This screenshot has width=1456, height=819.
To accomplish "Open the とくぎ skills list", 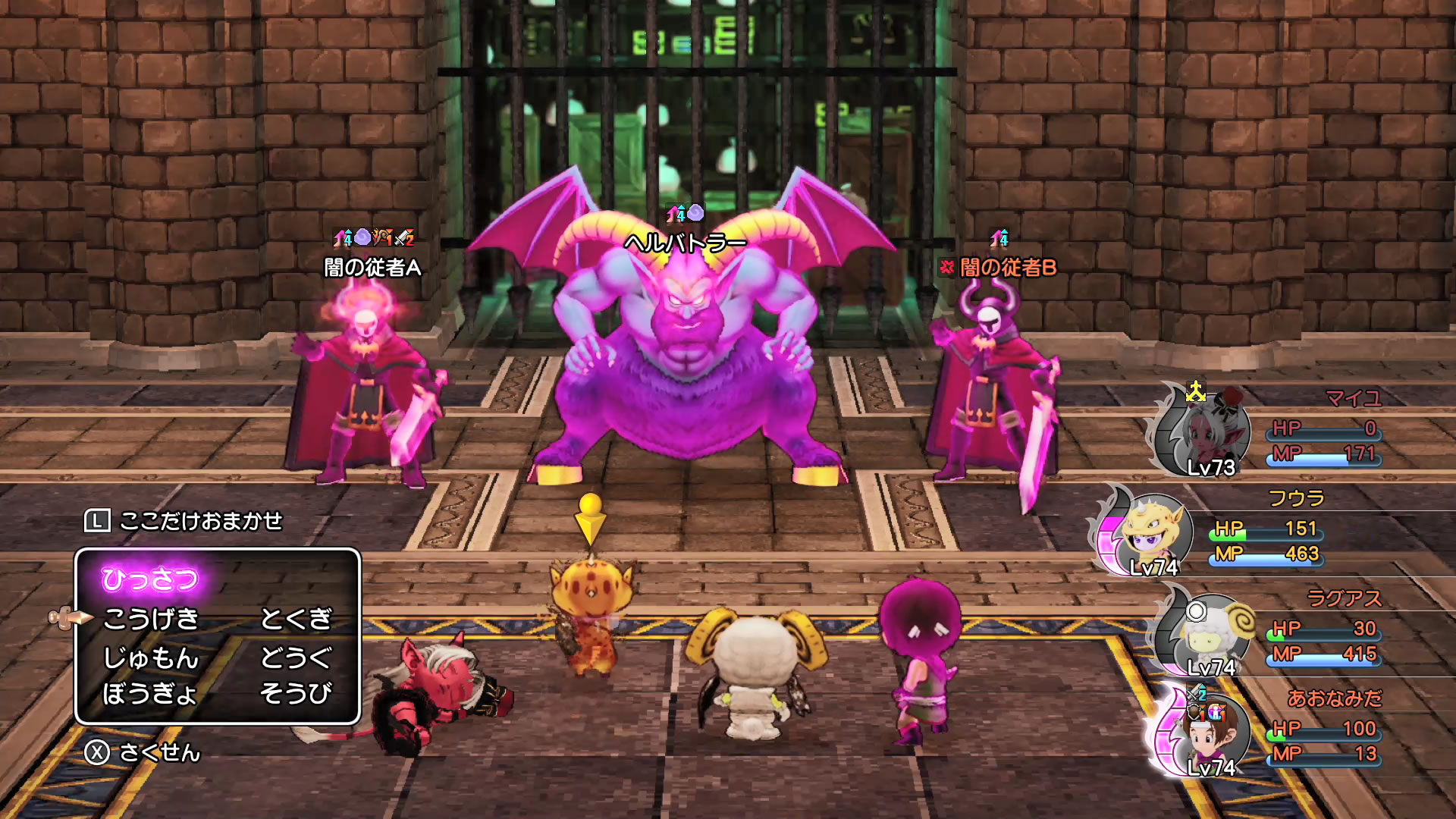I will click(x=296, y=619).
